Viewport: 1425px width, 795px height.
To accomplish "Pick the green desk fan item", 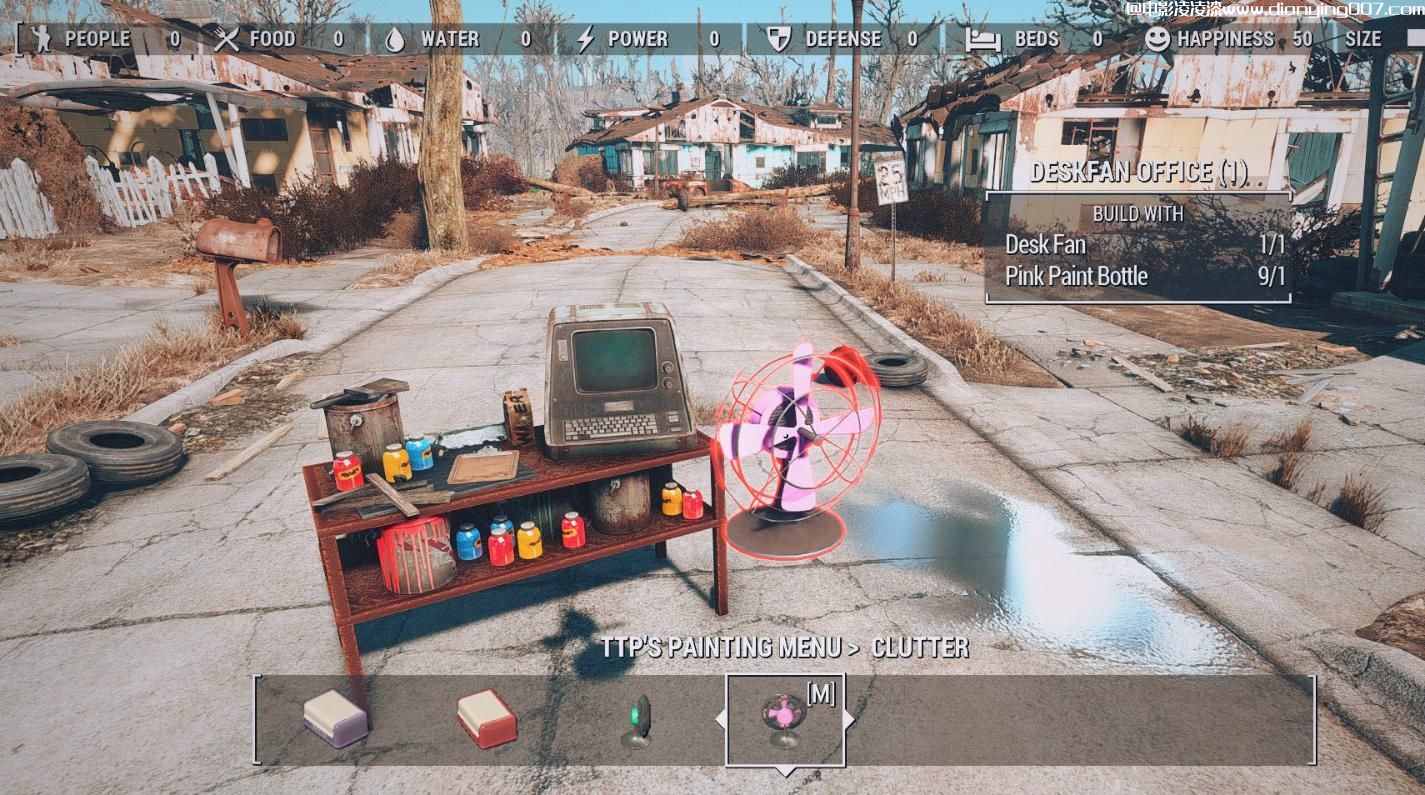I will tap(636, 721).
